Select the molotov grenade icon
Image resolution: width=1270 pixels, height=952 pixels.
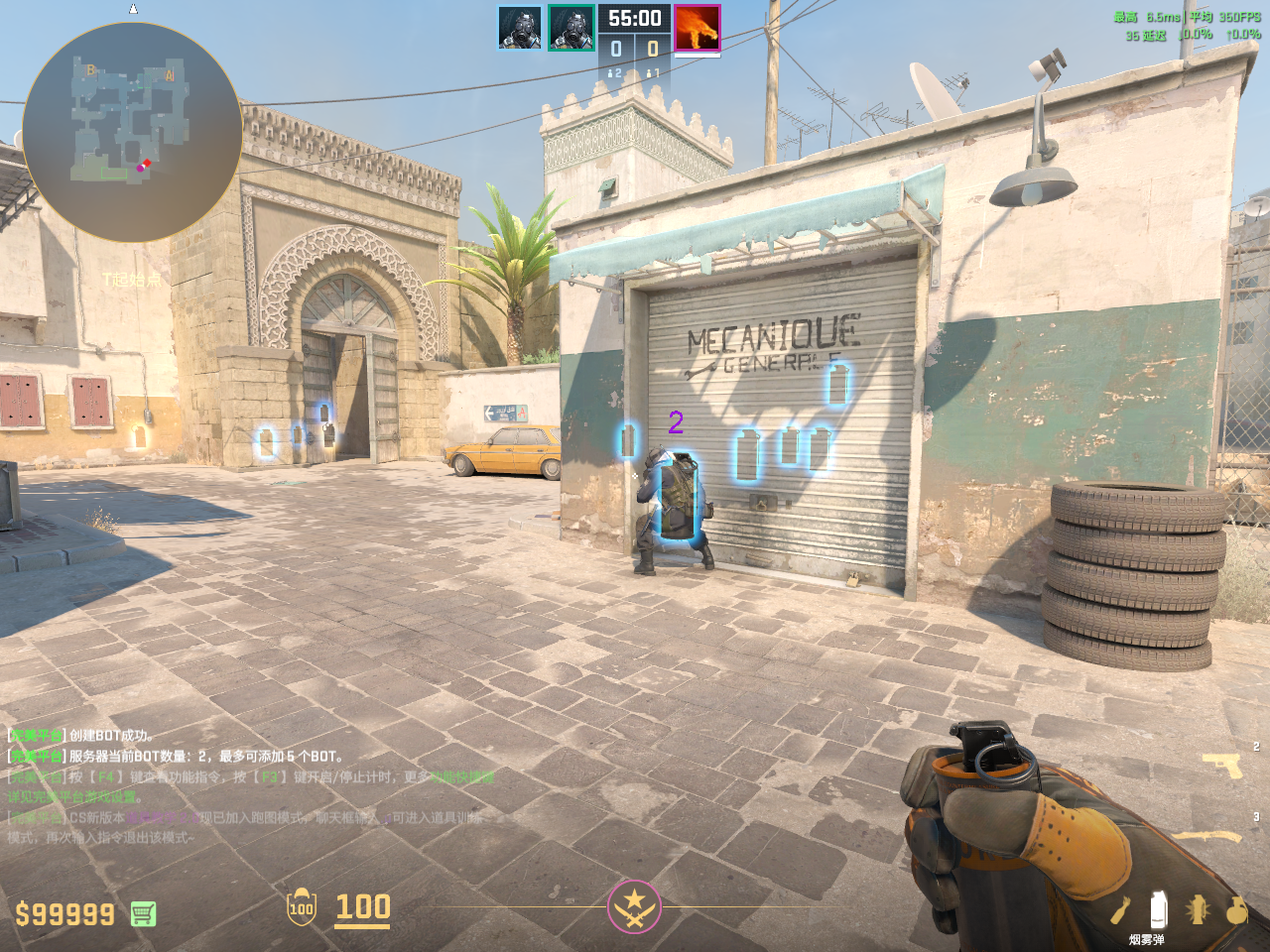pyautogui.click(x=1120, y=910)
